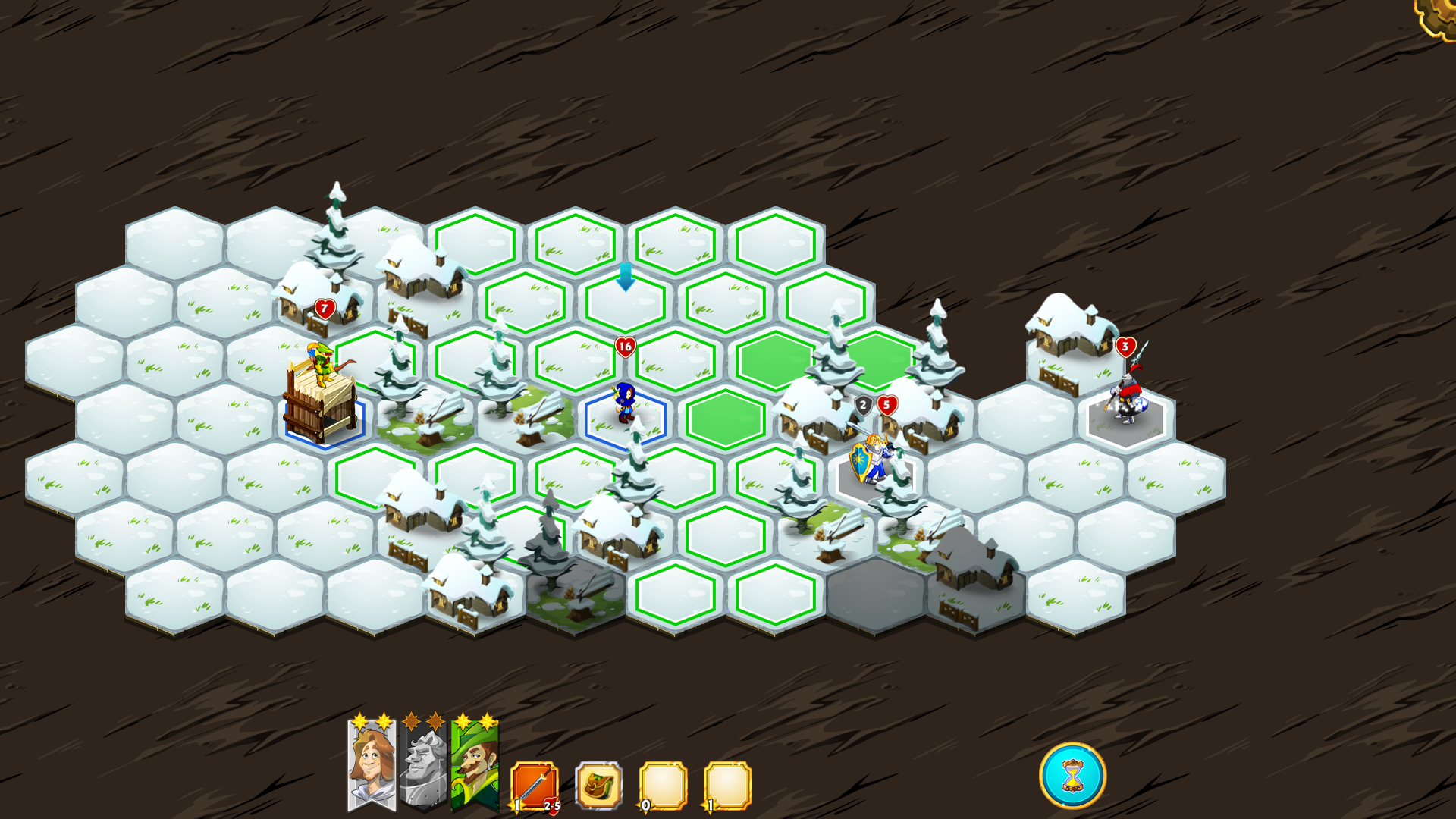Move to the hex marked by blue arrow

[x=626, y=303]
